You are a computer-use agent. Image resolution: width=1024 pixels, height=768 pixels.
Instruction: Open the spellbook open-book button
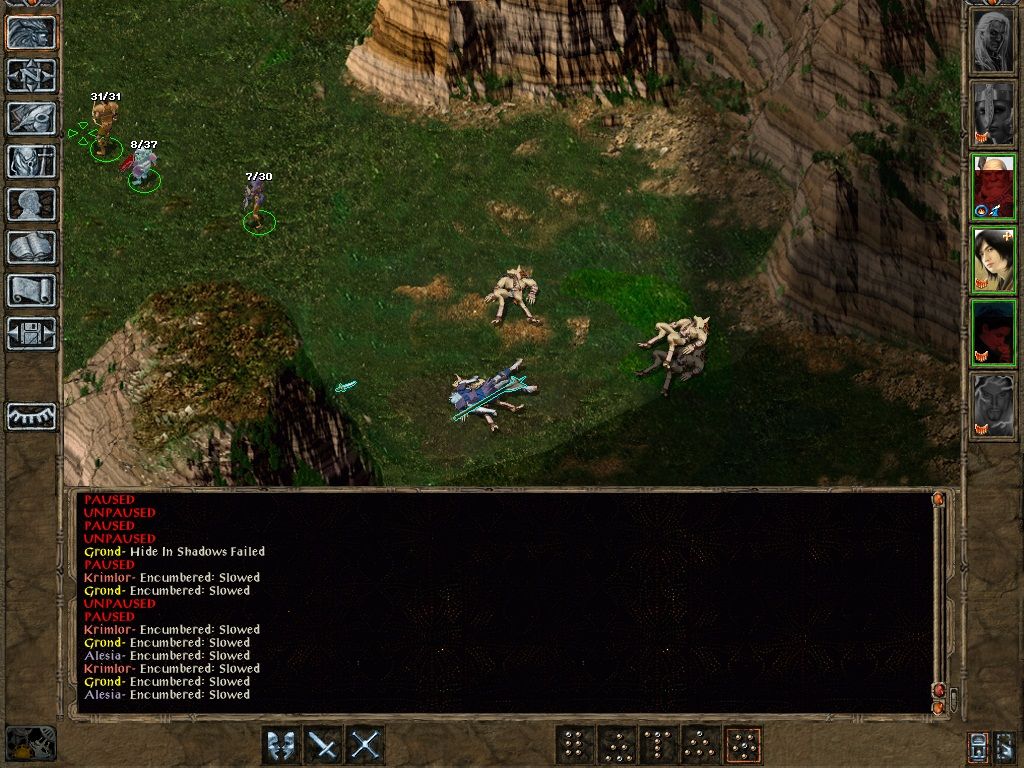click(x=31, y=248)
